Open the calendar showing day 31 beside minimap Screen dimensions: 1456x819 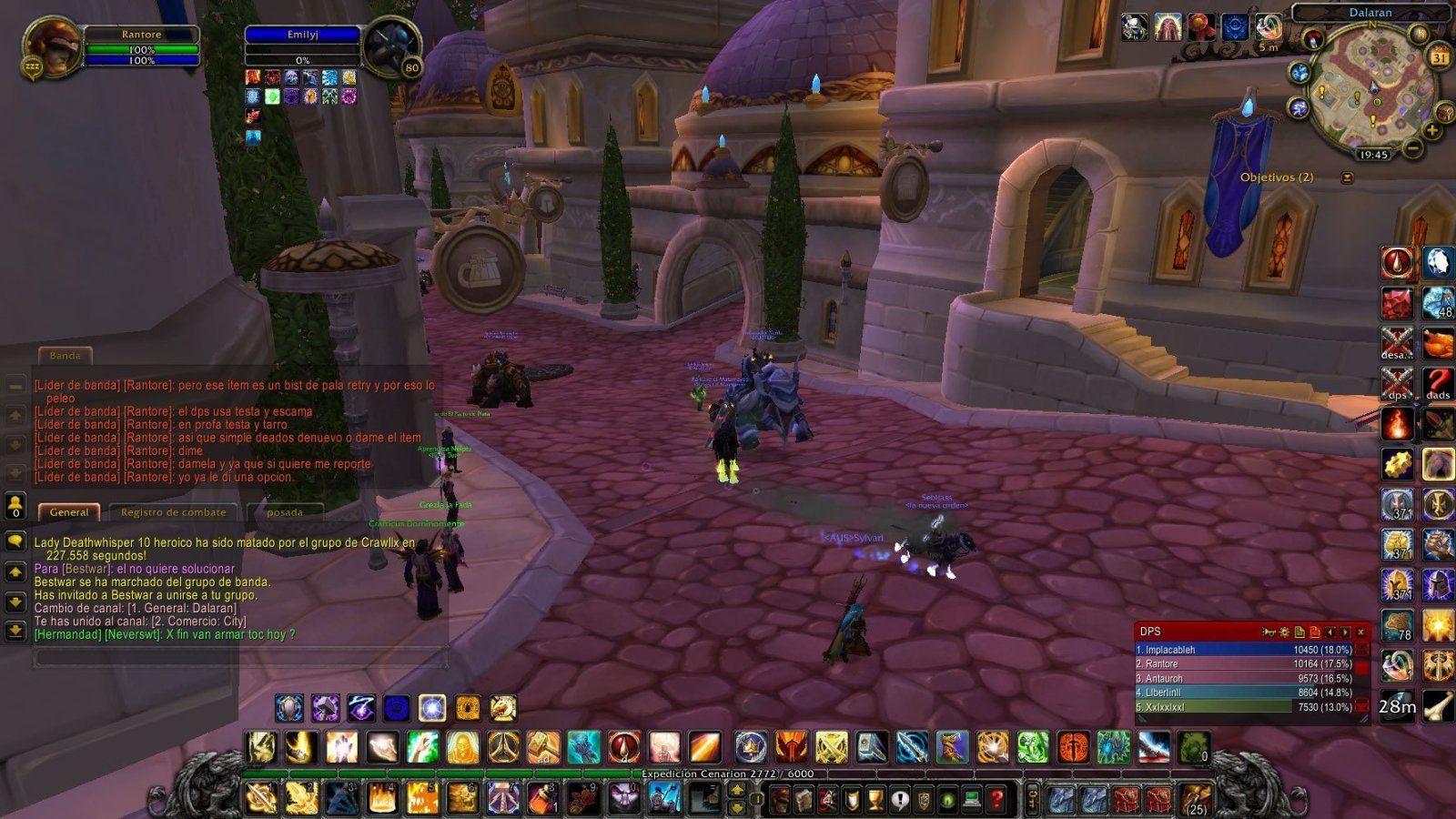click(1439, 56)
